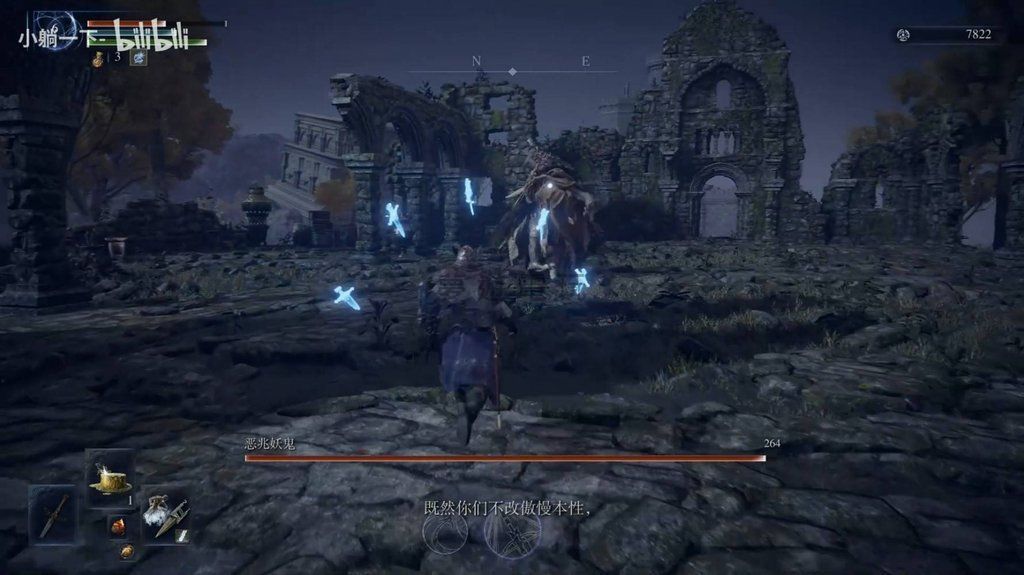Click the spiked star emblem below the subtitle

coord(512,535)
